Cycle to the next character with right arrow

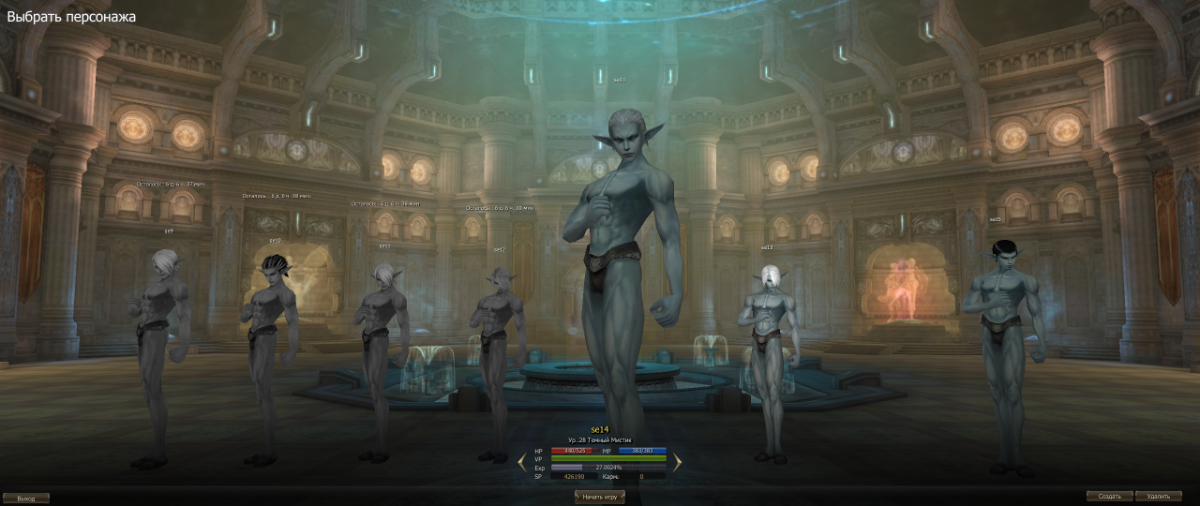coord(677,462)
